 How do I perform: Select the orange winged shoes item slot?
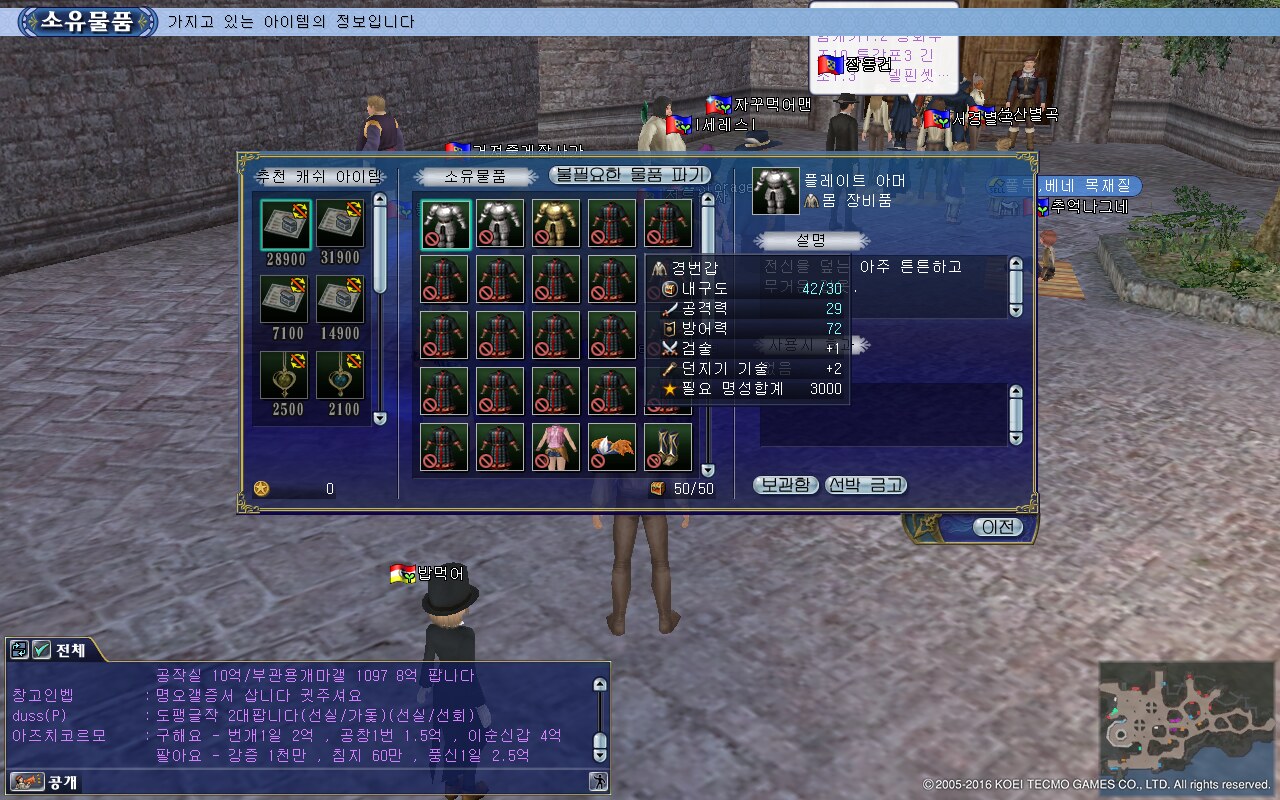coord(612,447)
